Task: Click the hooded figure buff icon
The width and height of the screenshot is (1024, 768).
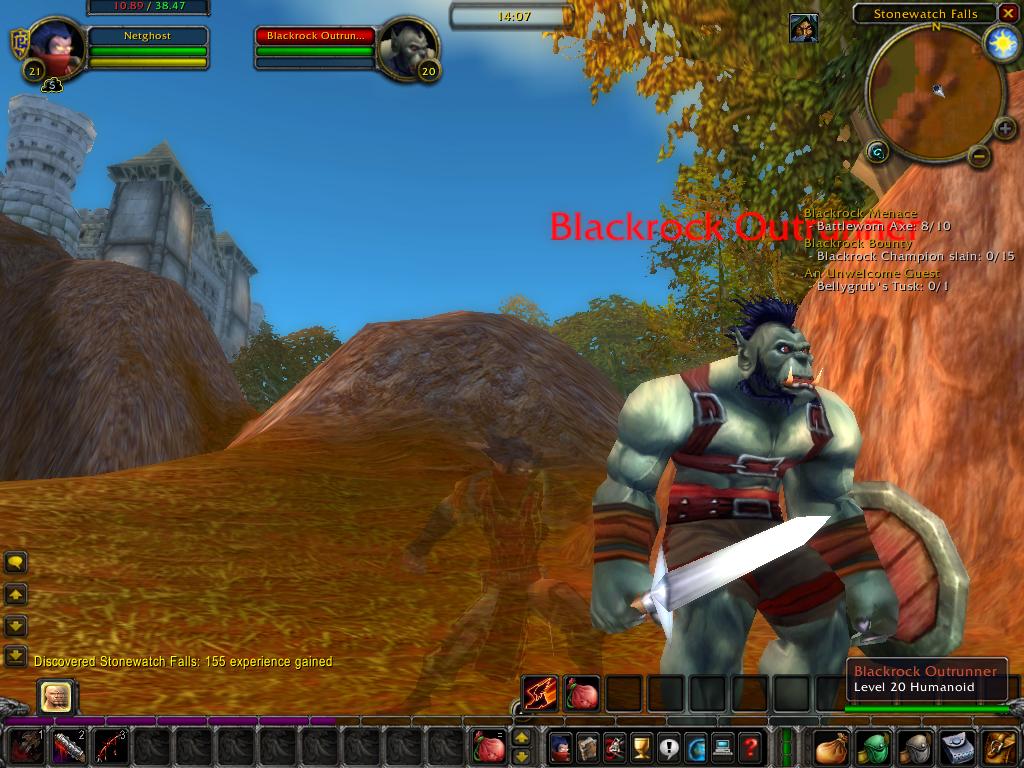Action: pyautogui.click(x=803, y=28)
